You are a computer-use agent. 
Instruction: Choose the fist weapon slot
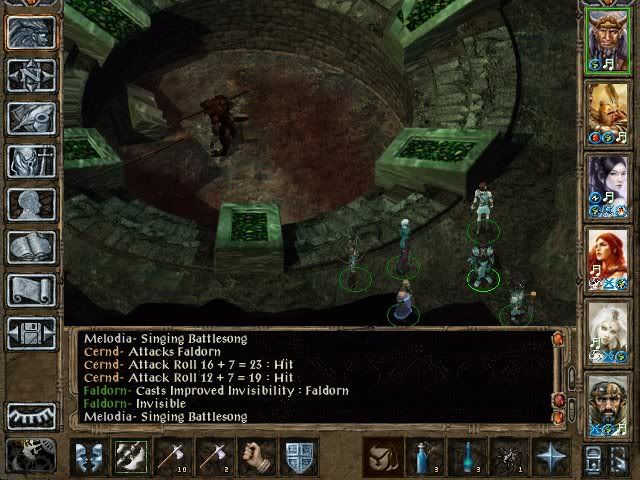click(258, 456)
